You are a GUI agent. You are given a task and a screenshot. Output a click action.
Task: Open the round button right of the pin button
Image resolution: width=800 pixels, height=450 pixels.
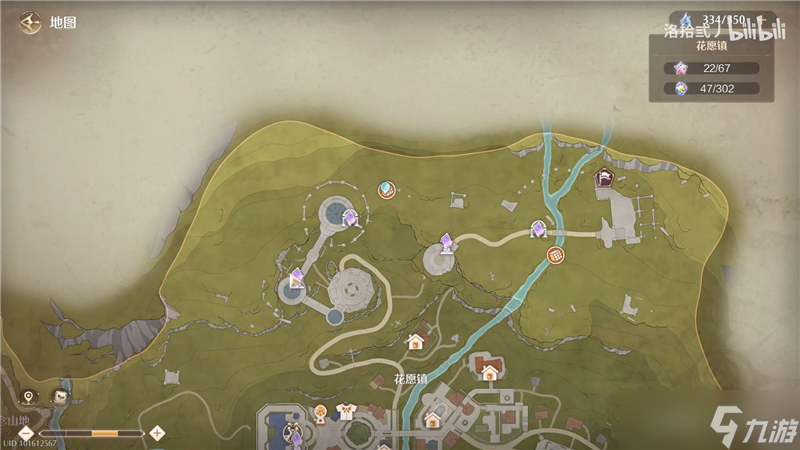pos(61,397)
